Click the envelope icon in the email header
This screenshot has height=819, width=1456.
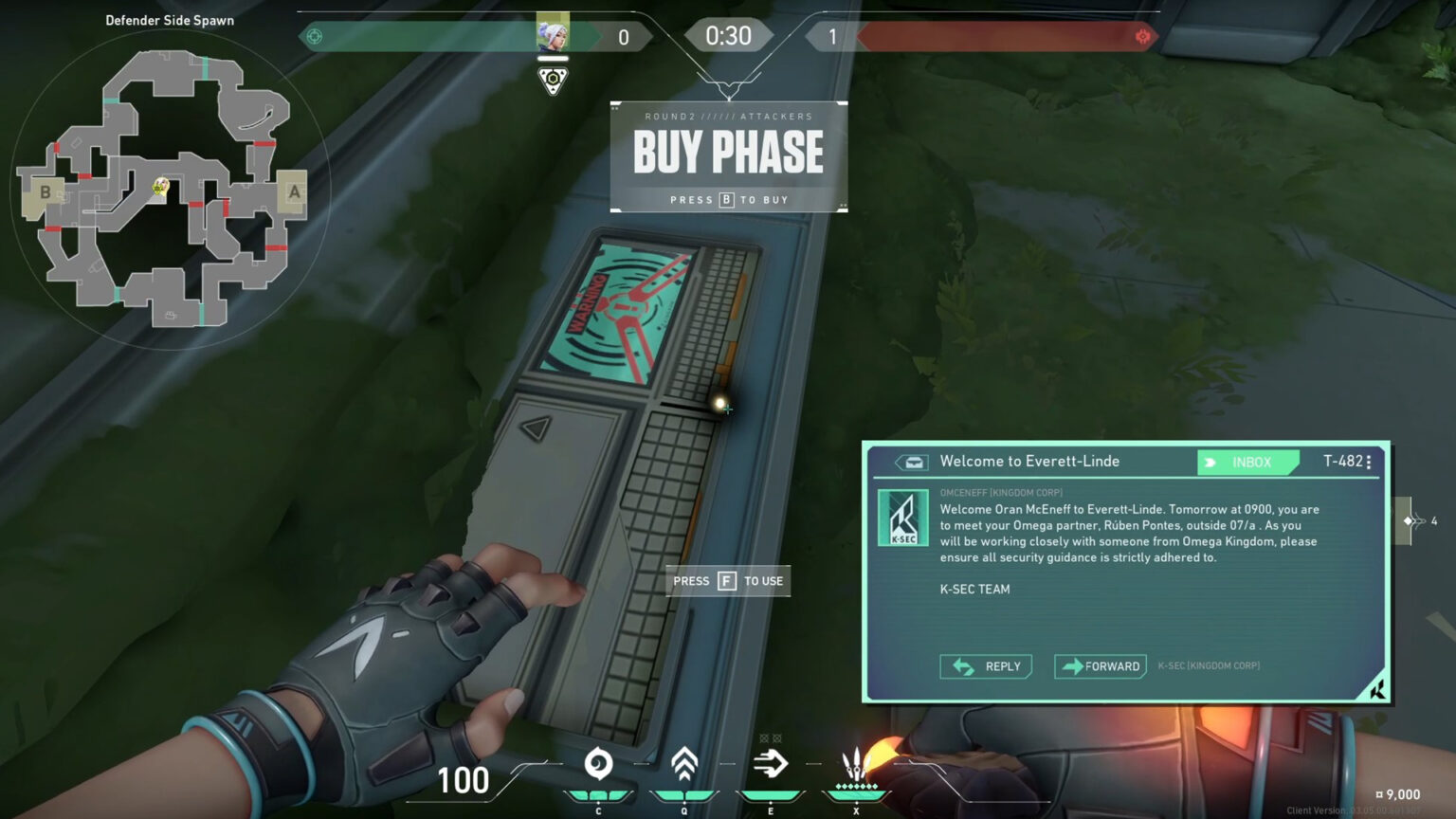913,462
